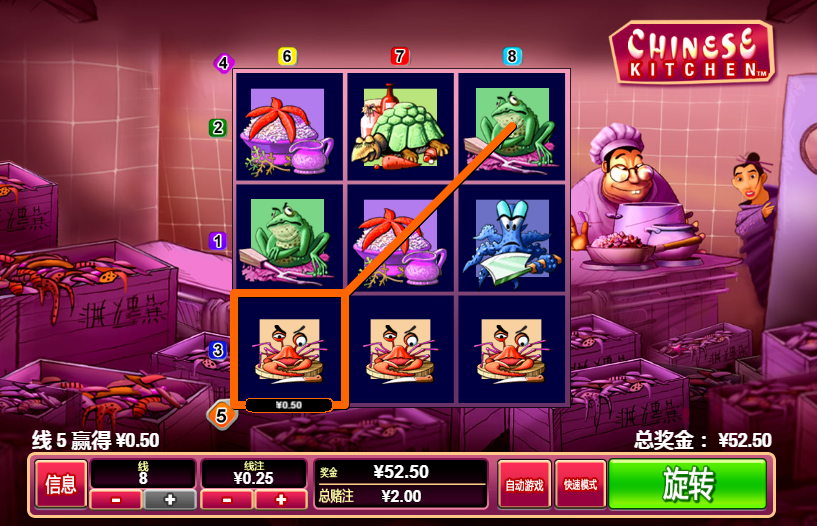This screenshot has height=526, width=817.
Task: Spin the reels with the green 旋转 button
Action: point(687,485)
